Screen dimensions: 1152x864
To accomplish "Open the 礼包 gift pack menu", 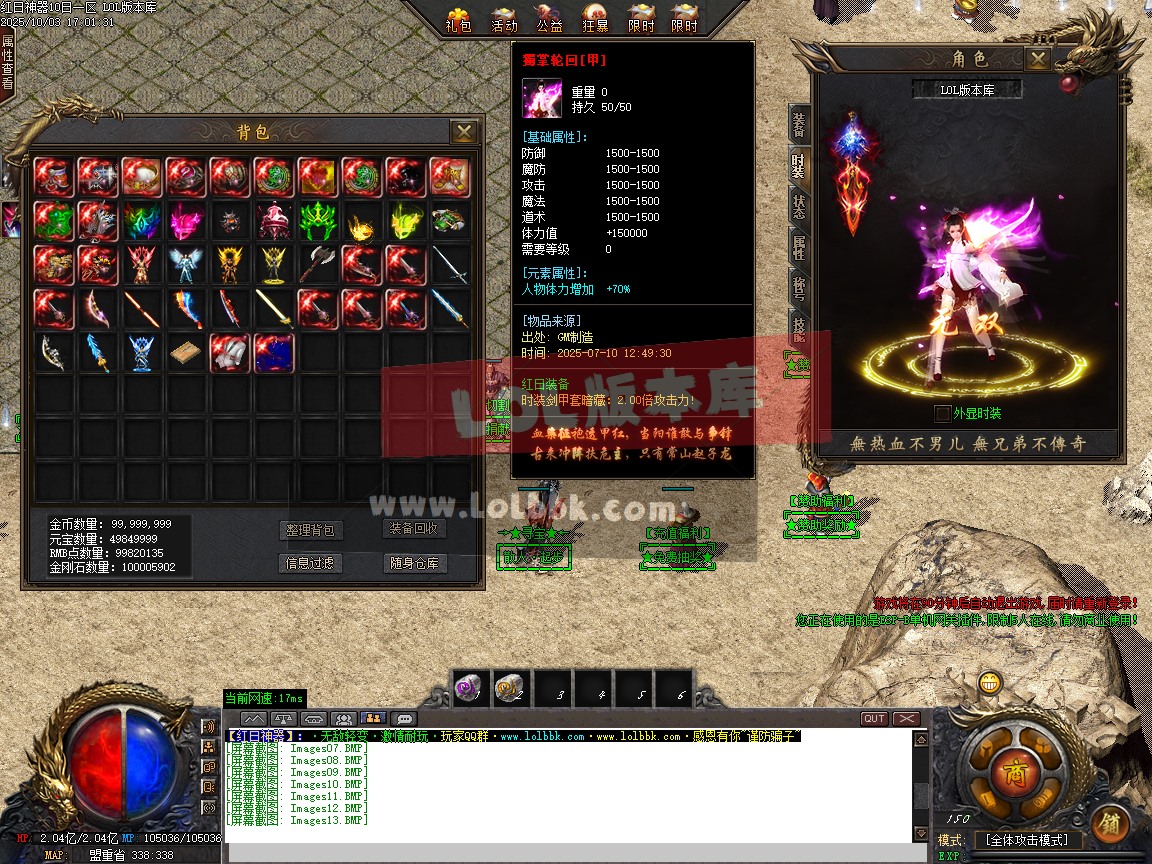I will click(x=458, y=18).
